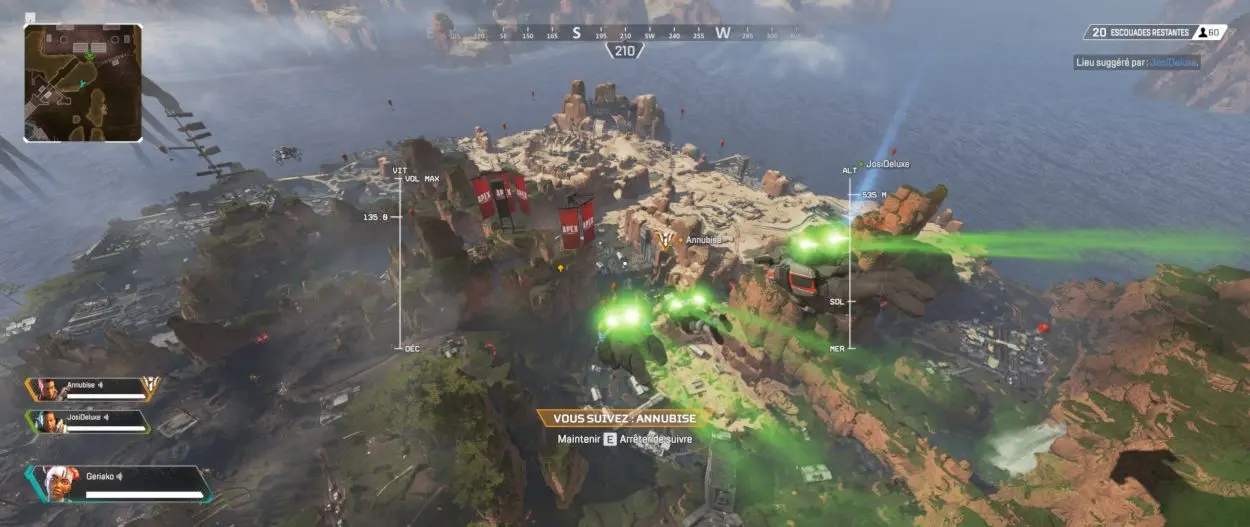Select JosiDeluxe's portrait in the squad list
Viewport: 1250px width, 527px height.
45,422
